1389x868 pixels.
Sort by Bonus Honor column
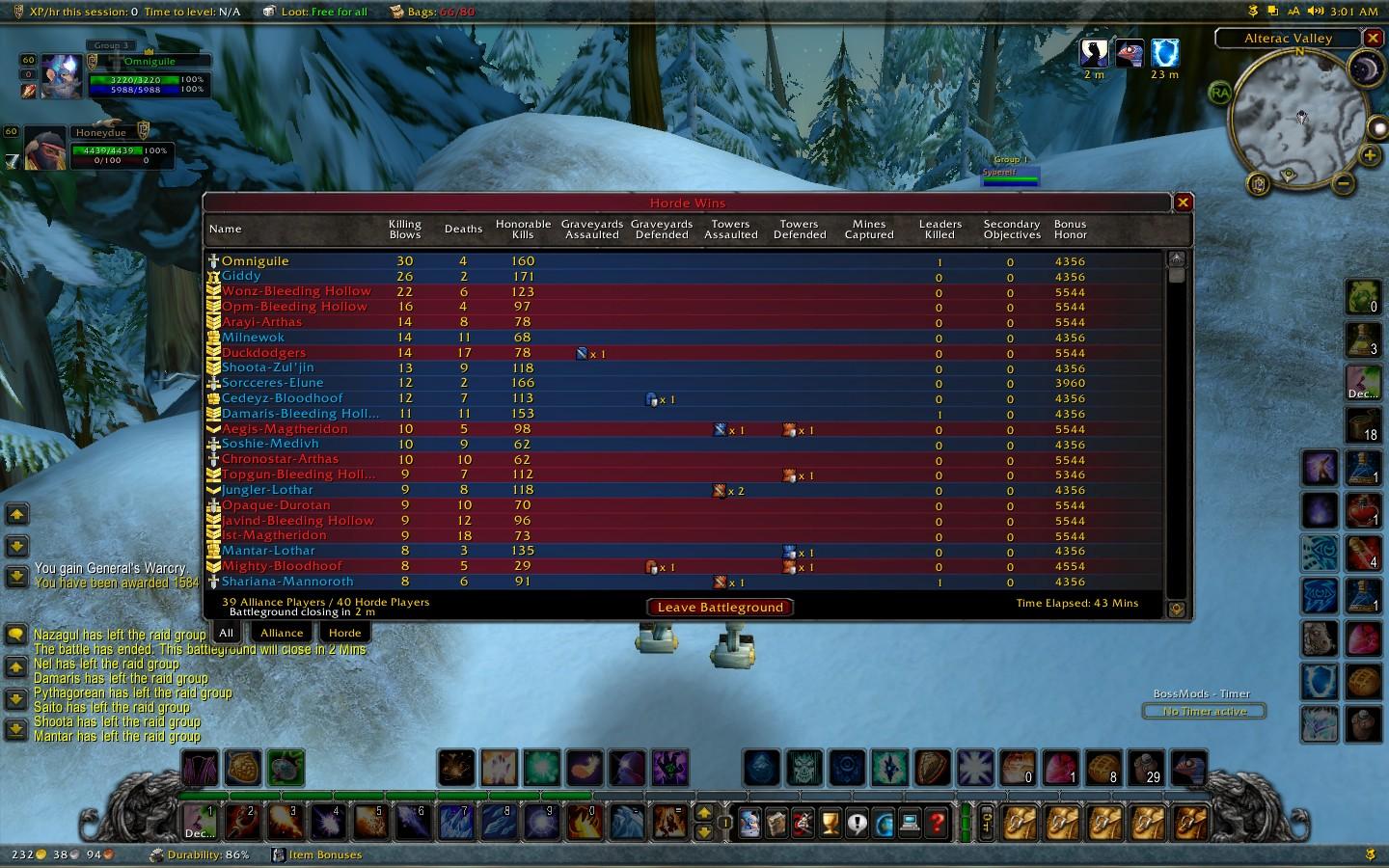[x=1070, y=230]
